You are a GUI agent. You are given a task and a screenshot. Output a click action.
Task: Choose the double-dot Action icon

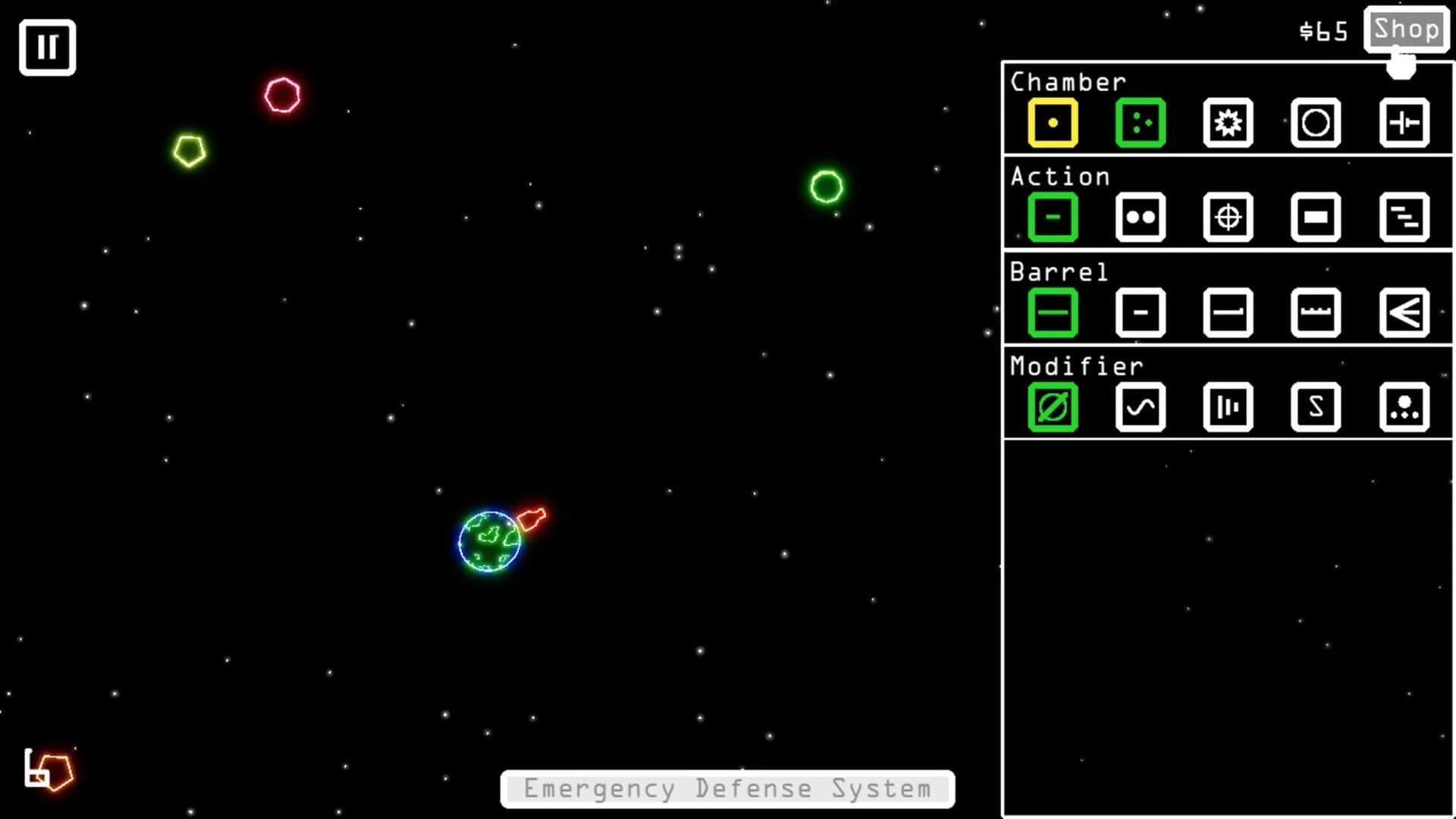(x=1141, y=217)
